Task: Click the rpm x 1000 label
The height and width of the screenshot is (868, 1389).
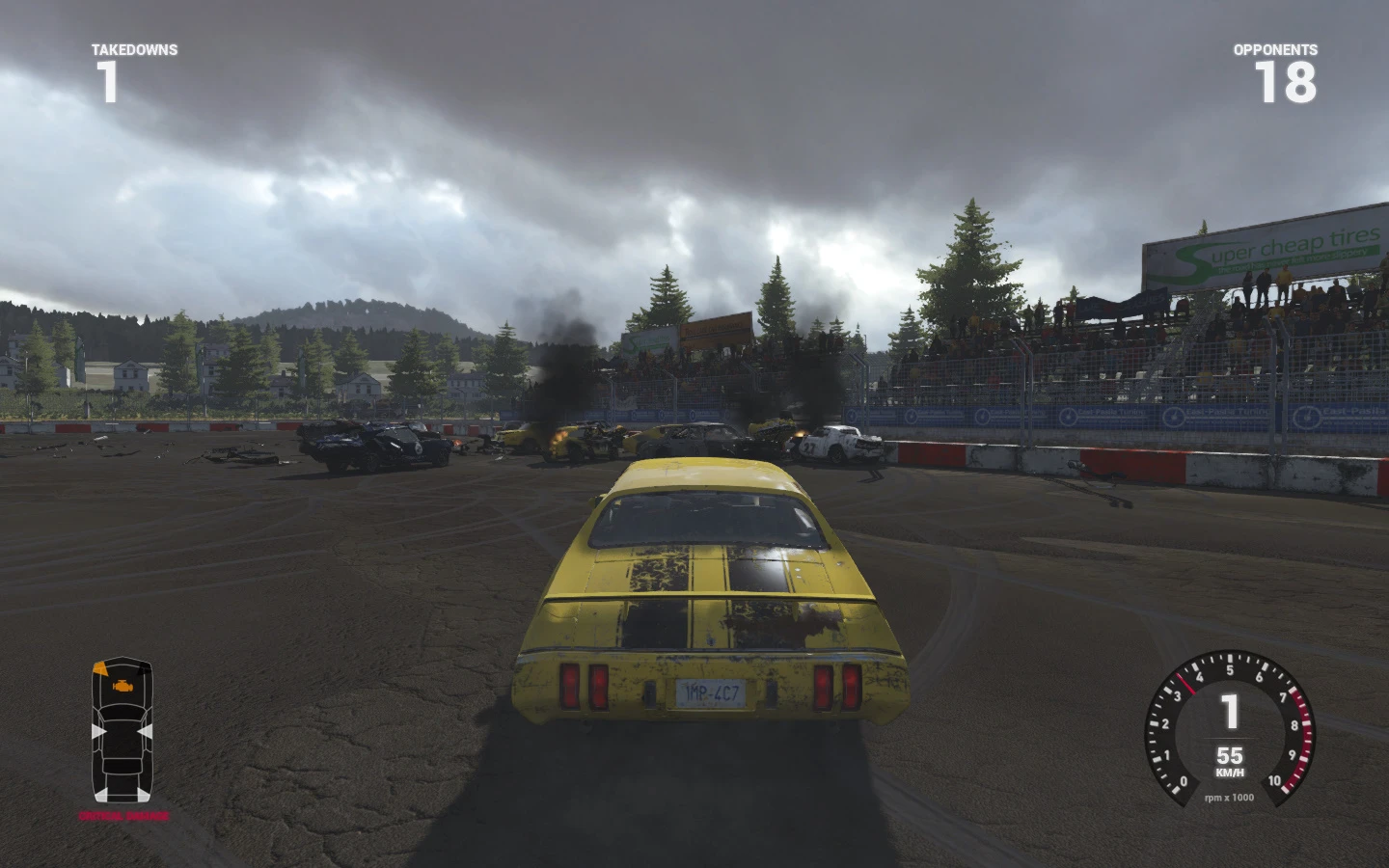Action: tap(1229, 798)
